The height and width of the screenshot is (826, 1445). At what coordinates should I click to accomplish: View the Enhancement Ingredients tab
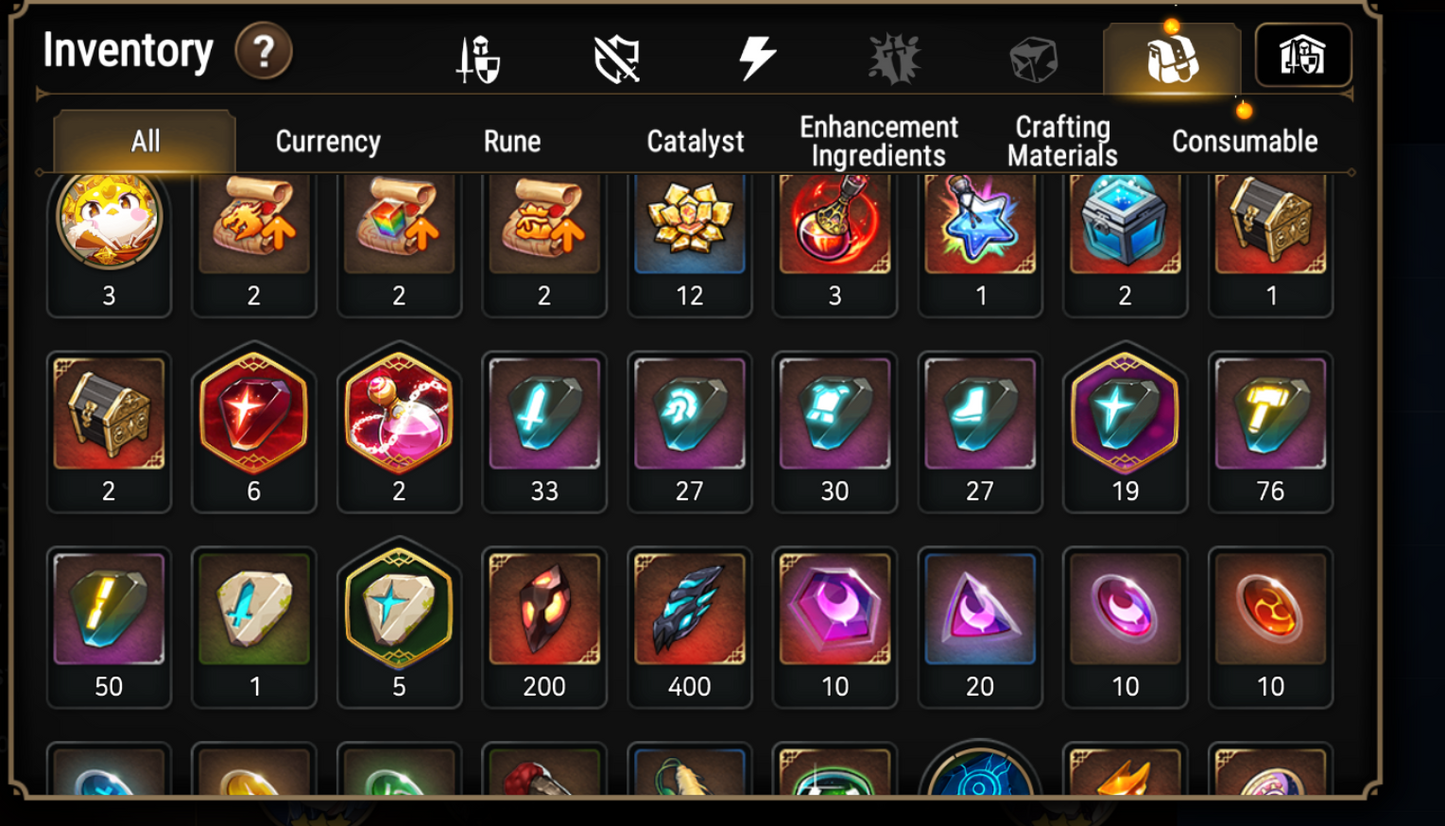tap(877, 138)
